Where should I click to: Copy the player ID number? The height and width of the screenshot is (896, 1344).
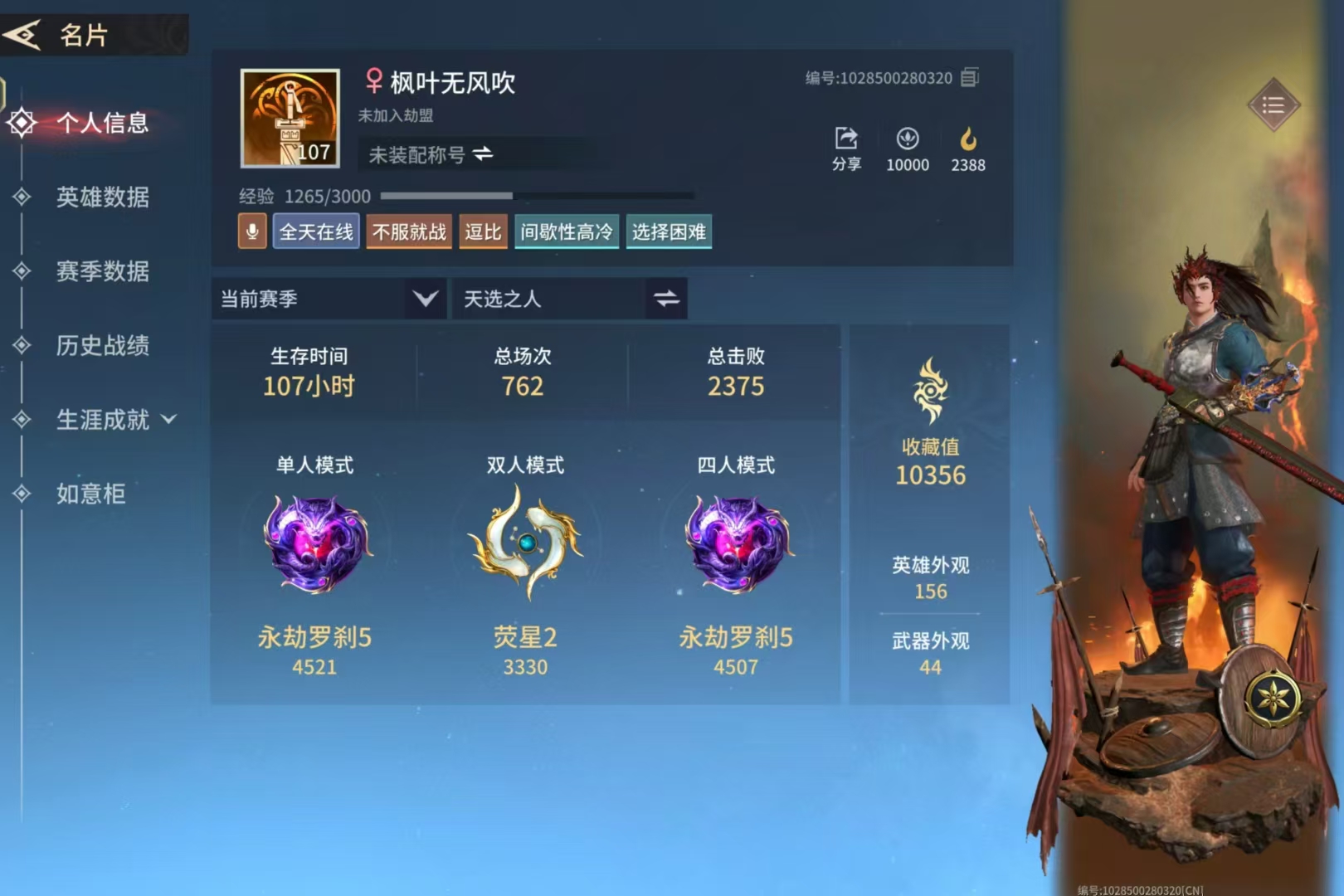[969, 78]
